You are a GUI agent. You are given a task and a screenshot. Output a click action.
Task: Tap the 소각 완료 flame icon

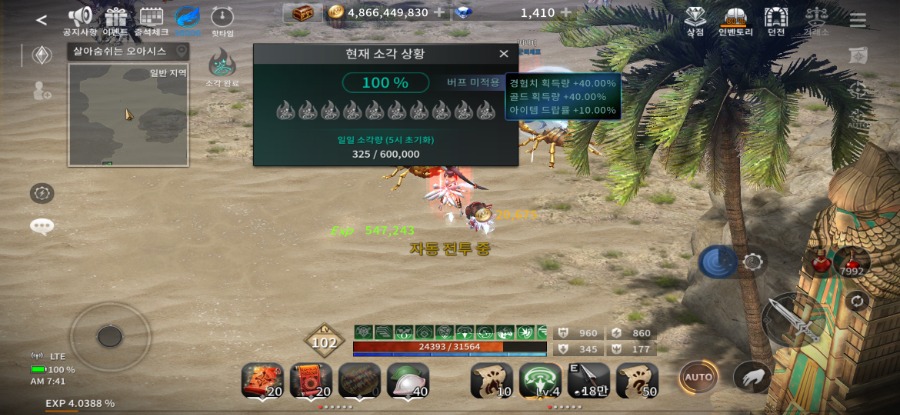[222, 65]
